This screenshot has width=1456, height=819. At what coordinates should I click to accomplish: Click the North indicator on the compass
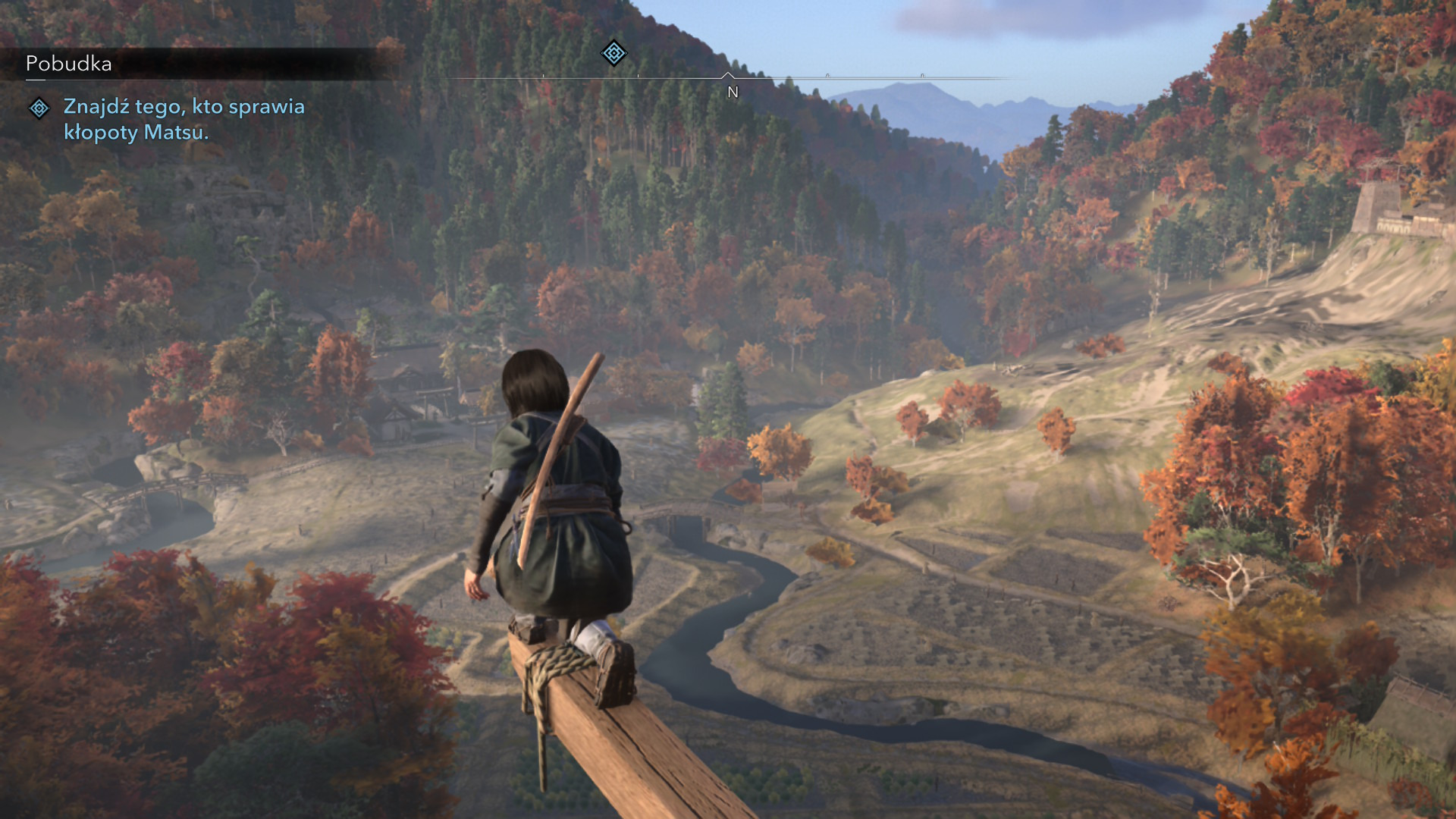pyautogui.click(x=733, y=92)
